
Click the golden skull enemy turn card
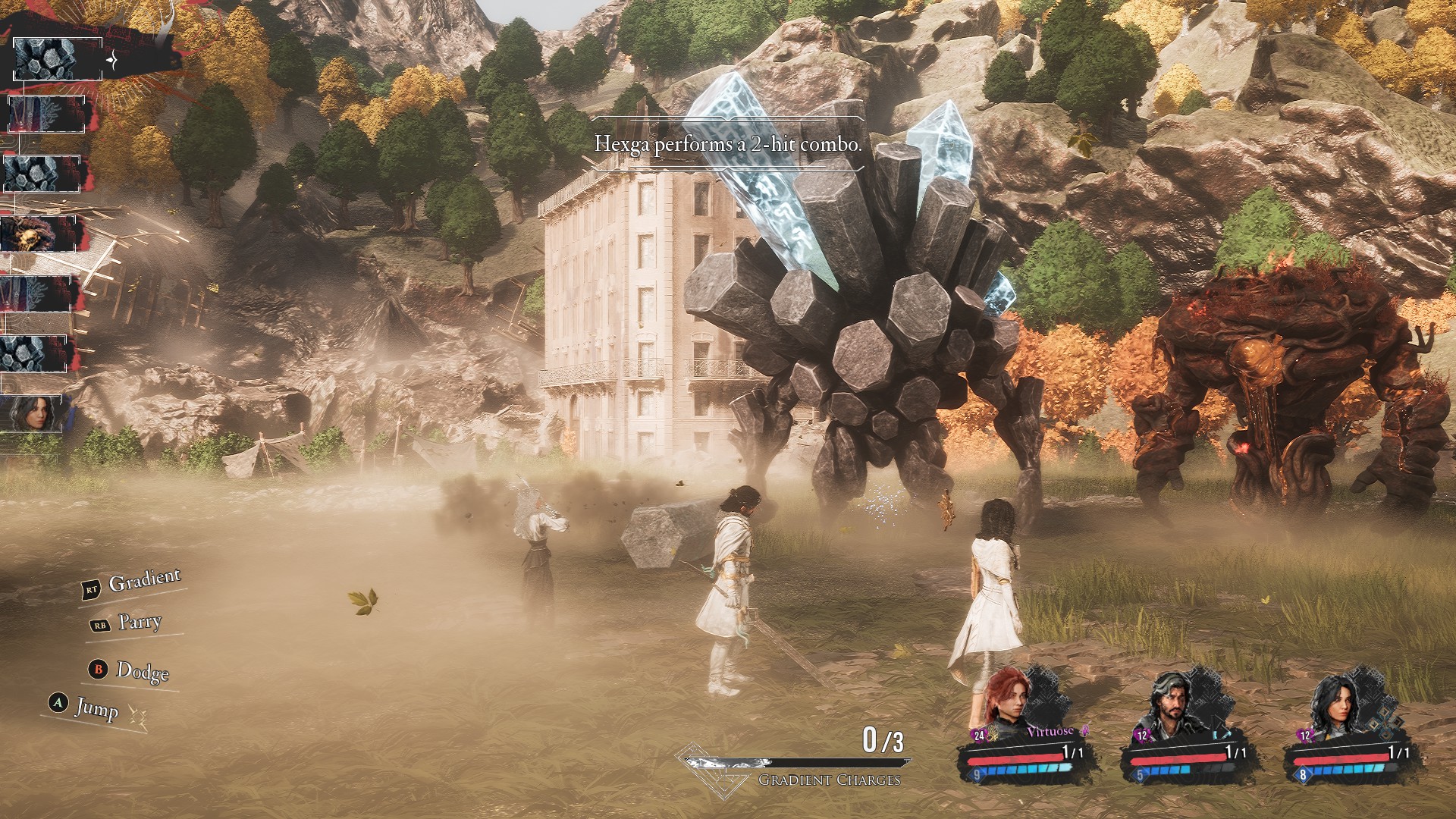tap(38, 234)
